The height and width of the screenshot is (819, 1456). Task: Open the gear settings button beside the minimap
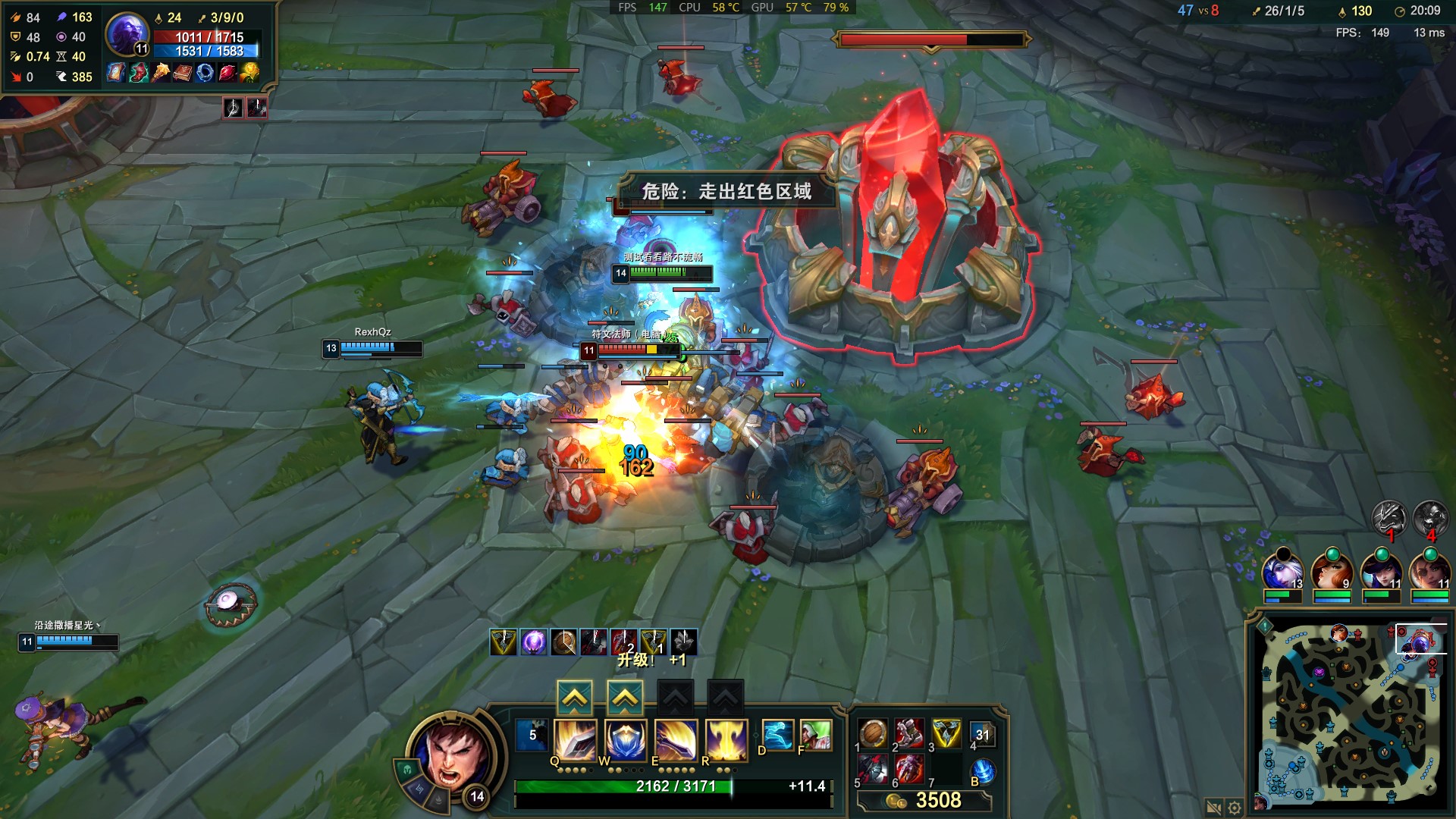point(1235,808)
